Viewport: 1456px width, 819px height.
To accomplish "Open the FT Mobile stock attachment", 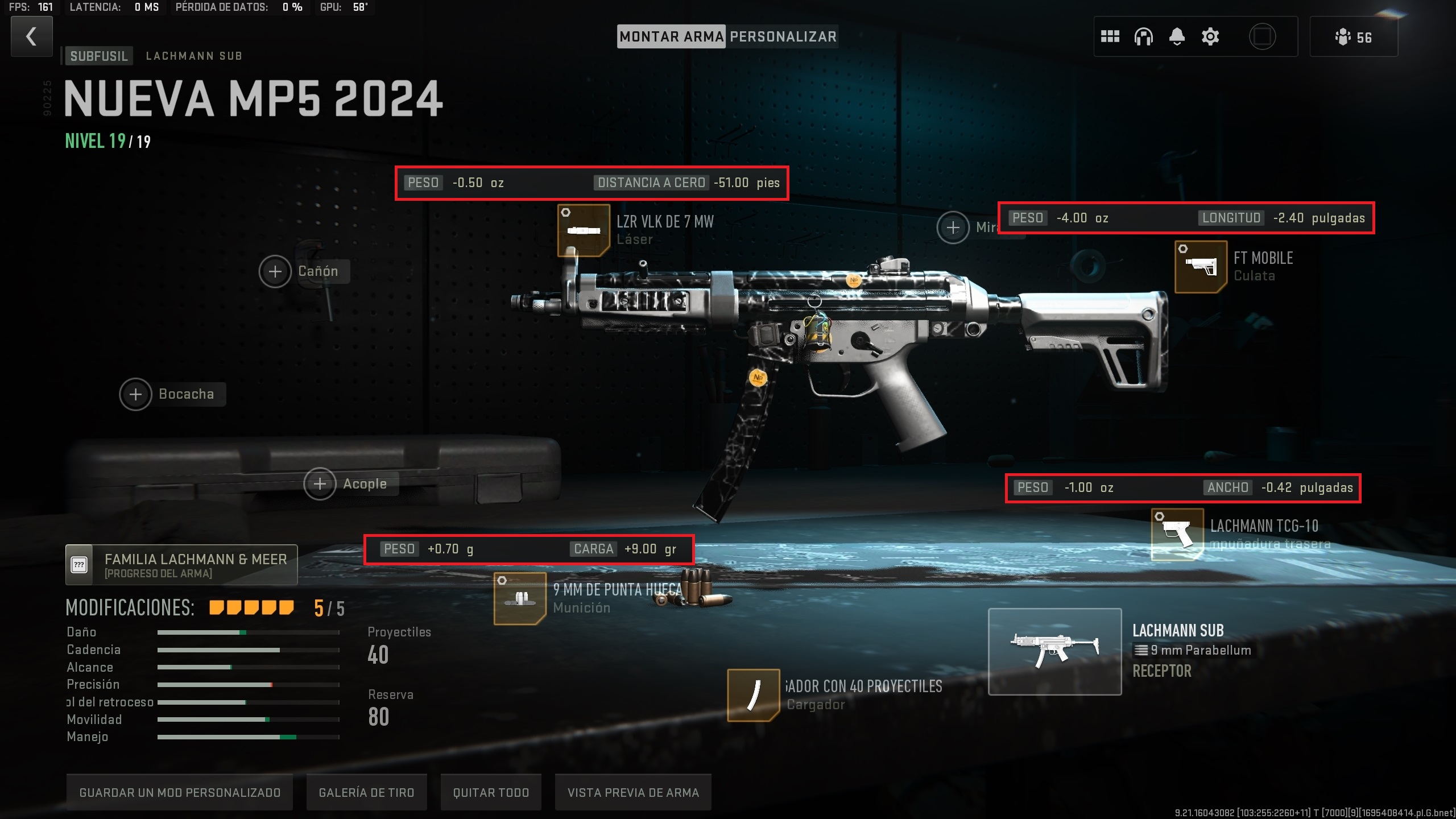I will 1200,267.
